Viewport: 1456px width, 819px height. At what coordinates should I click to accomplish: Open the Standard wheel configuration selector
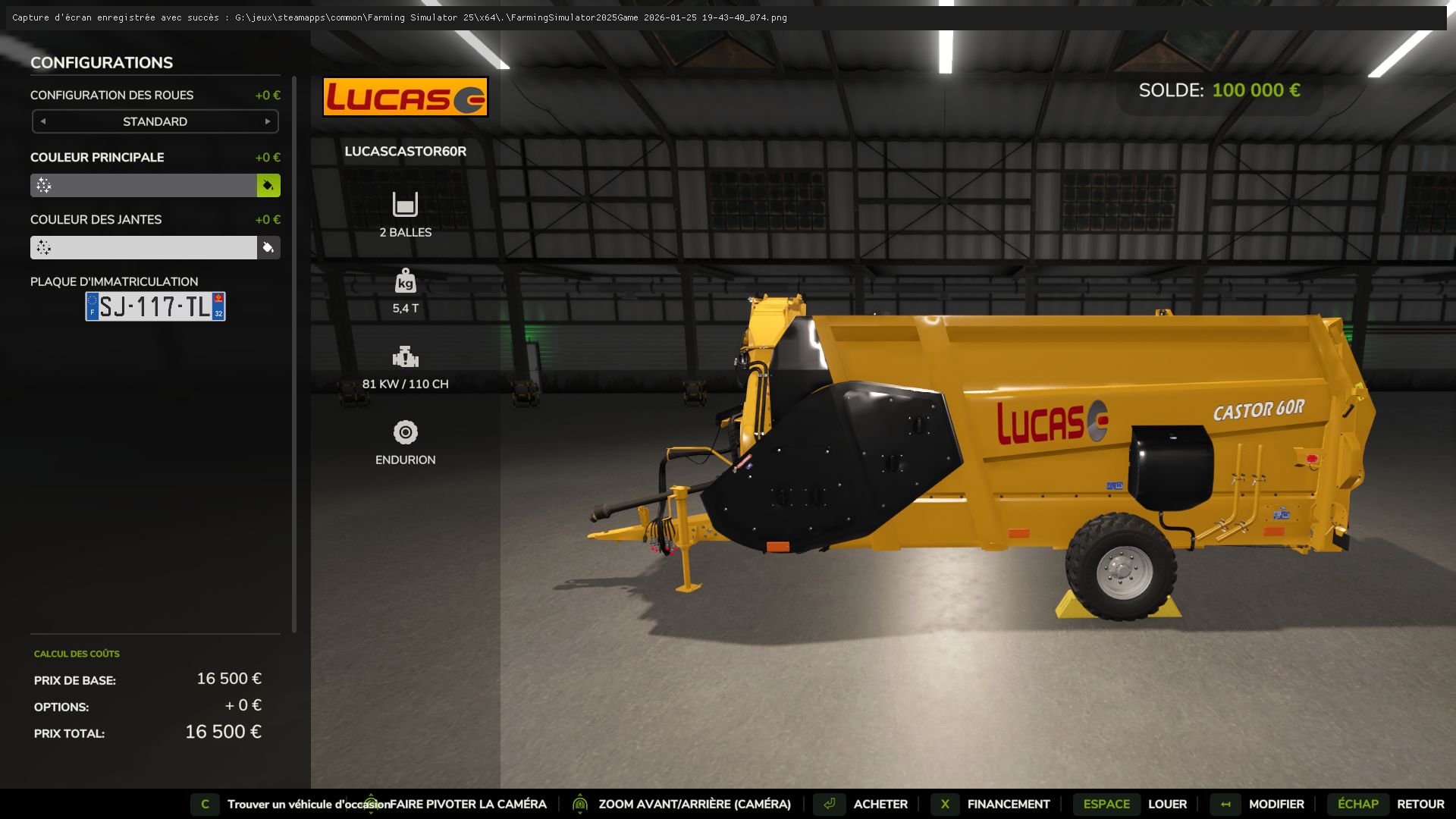[x=155, y=121]
